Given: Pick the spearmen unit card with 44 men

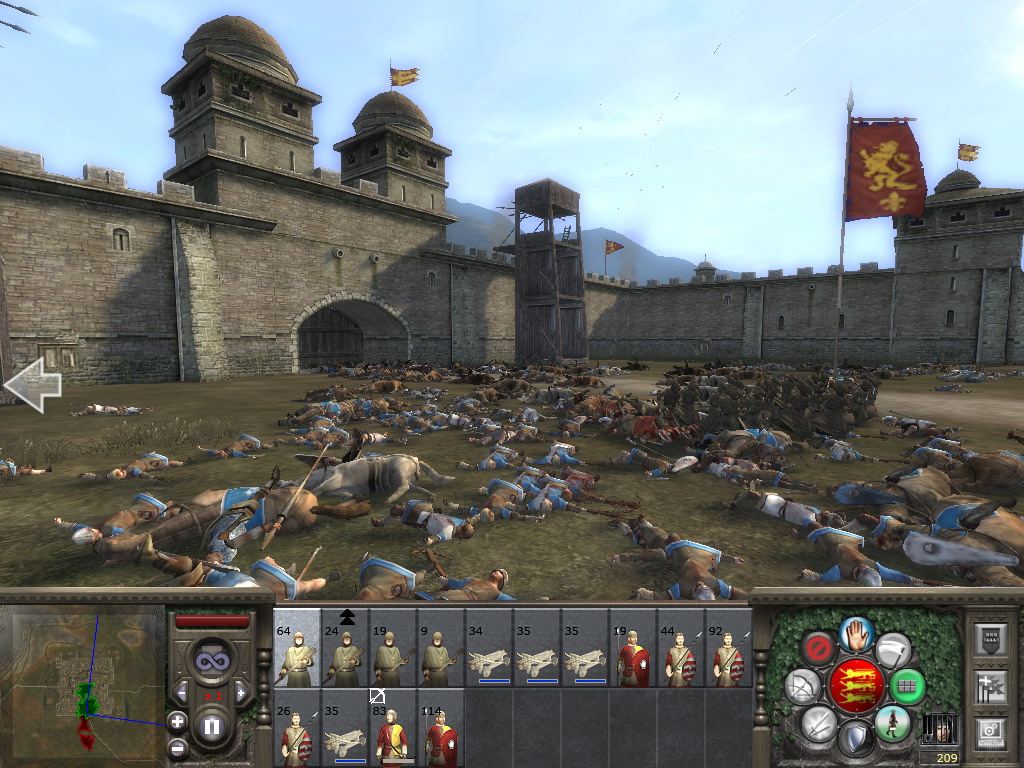Looking at the screenshot, I should 681,647.
